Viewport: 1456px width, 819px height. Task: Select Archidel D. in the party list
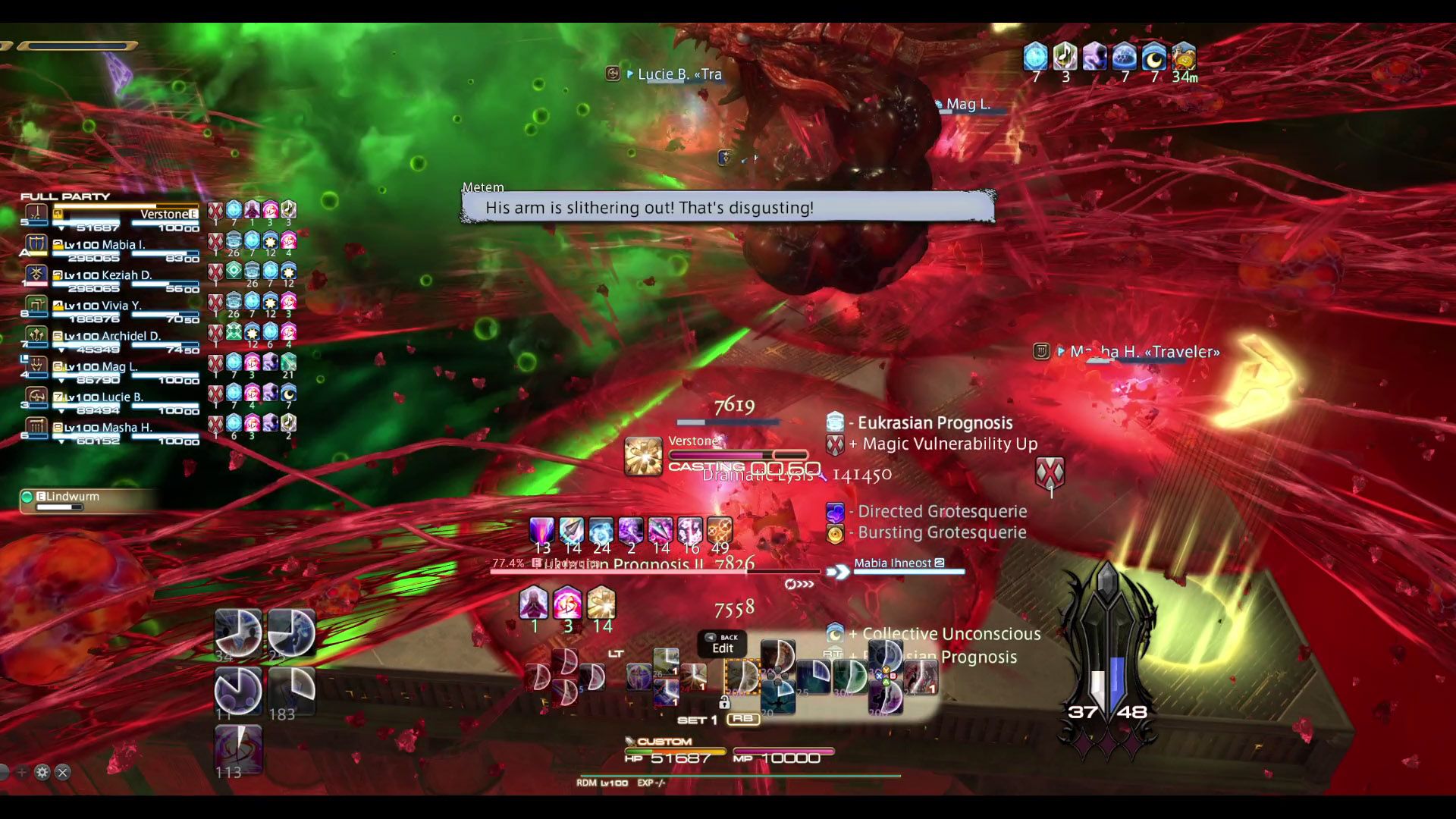(x=129, y=336)
